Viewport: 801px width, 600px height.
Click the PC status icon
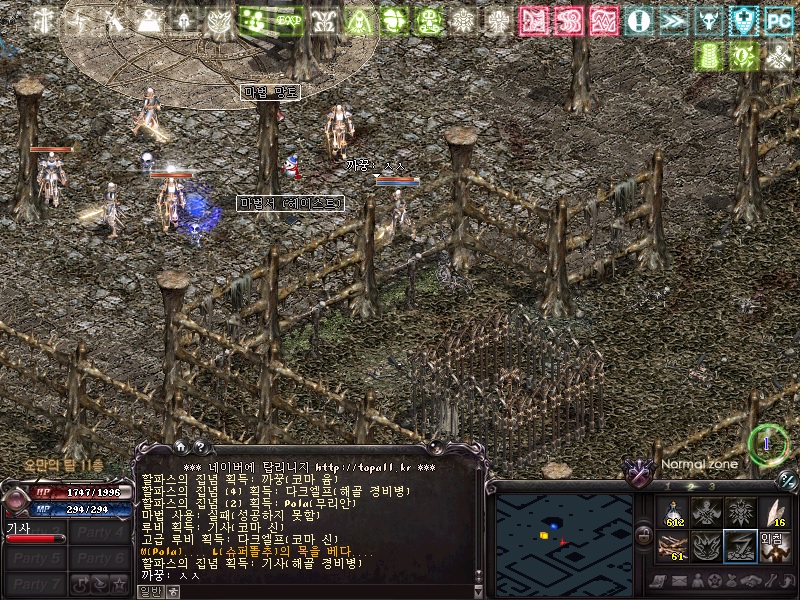778,20
